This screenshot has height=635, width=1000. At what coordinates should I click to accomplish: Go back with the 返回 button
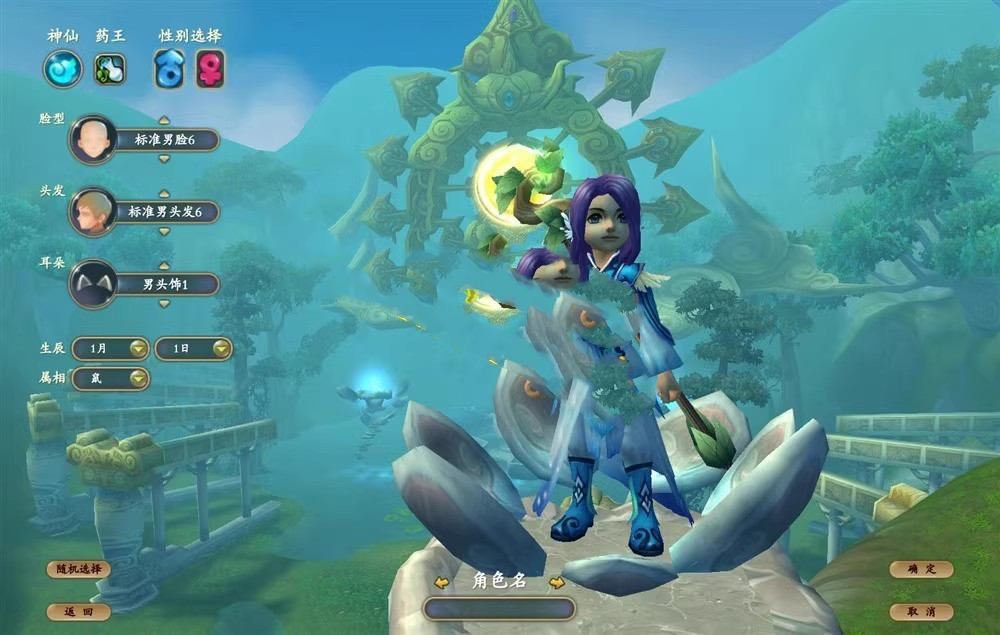[x=78, y=611]
